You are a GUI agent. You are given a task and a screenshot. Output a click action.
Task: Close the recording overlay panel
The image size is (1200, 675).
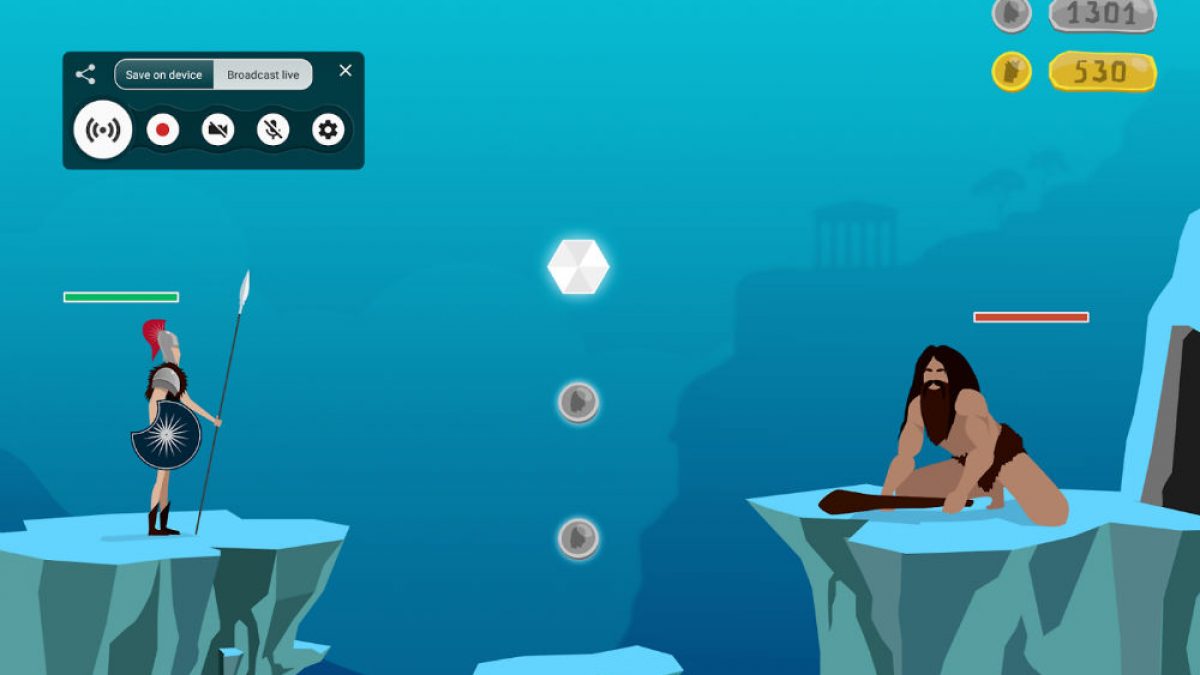(345, 70)
